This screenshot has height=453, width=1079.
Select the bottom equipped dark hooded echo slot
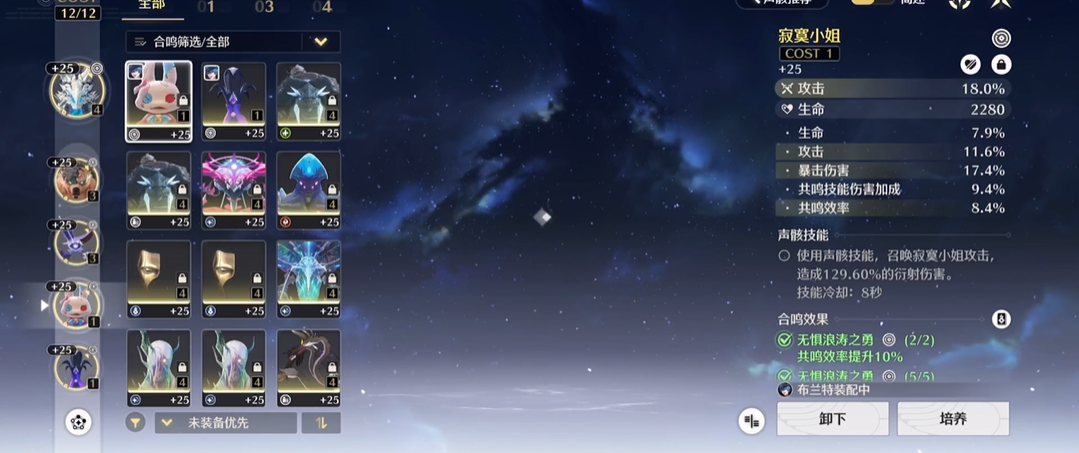coord(76,367)
